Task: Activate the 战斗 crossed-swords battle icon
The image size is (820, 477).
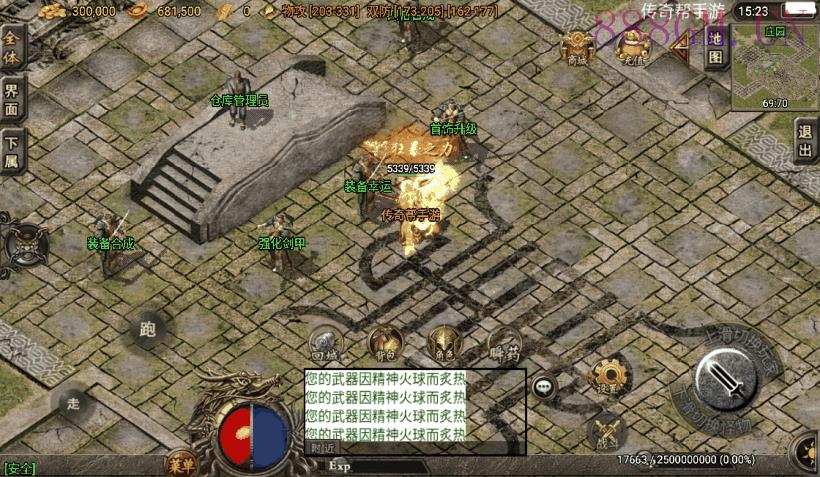Action: [607, 431]
